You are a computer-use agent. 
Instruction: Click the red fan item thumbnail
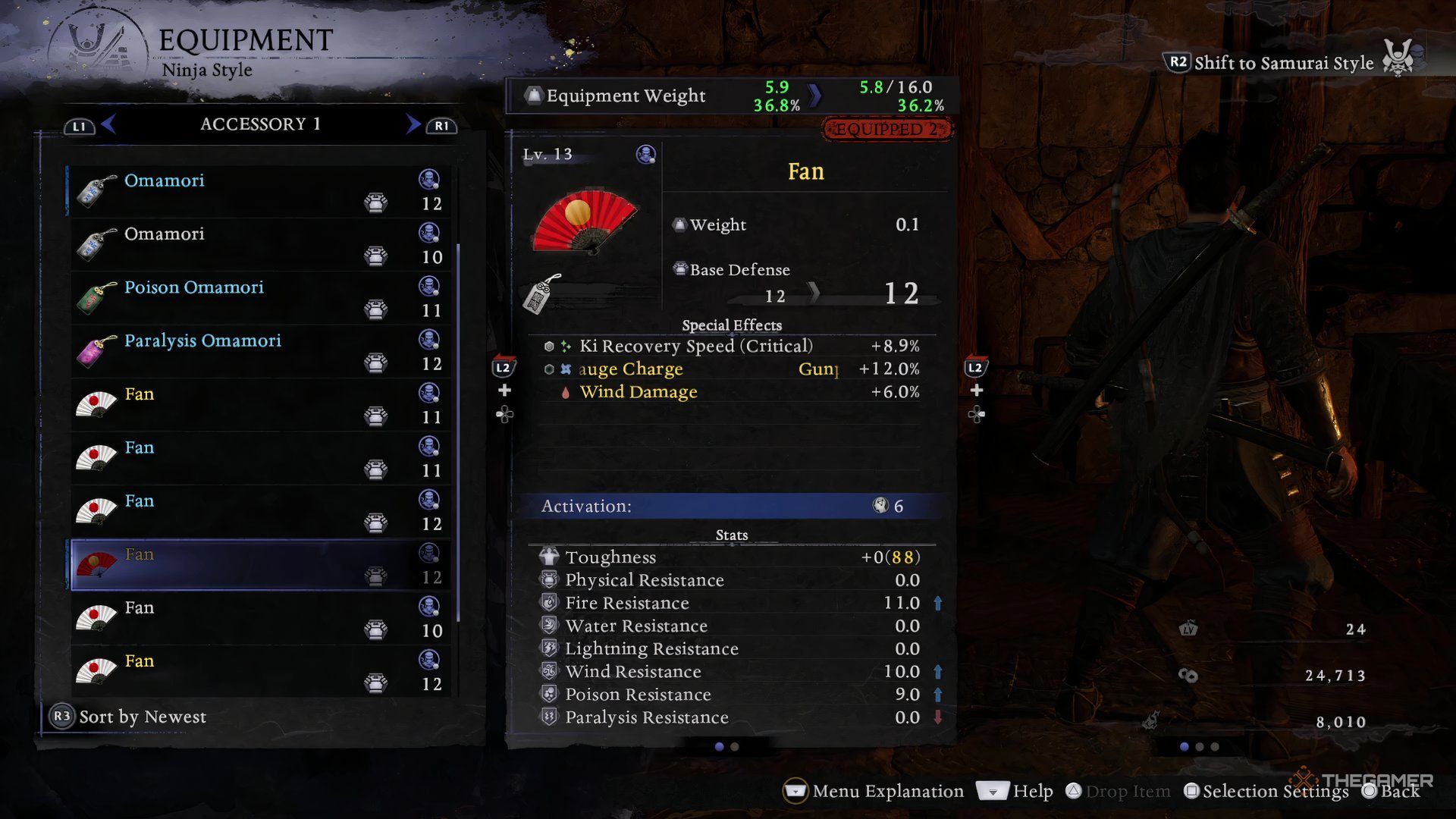[585, 221]
